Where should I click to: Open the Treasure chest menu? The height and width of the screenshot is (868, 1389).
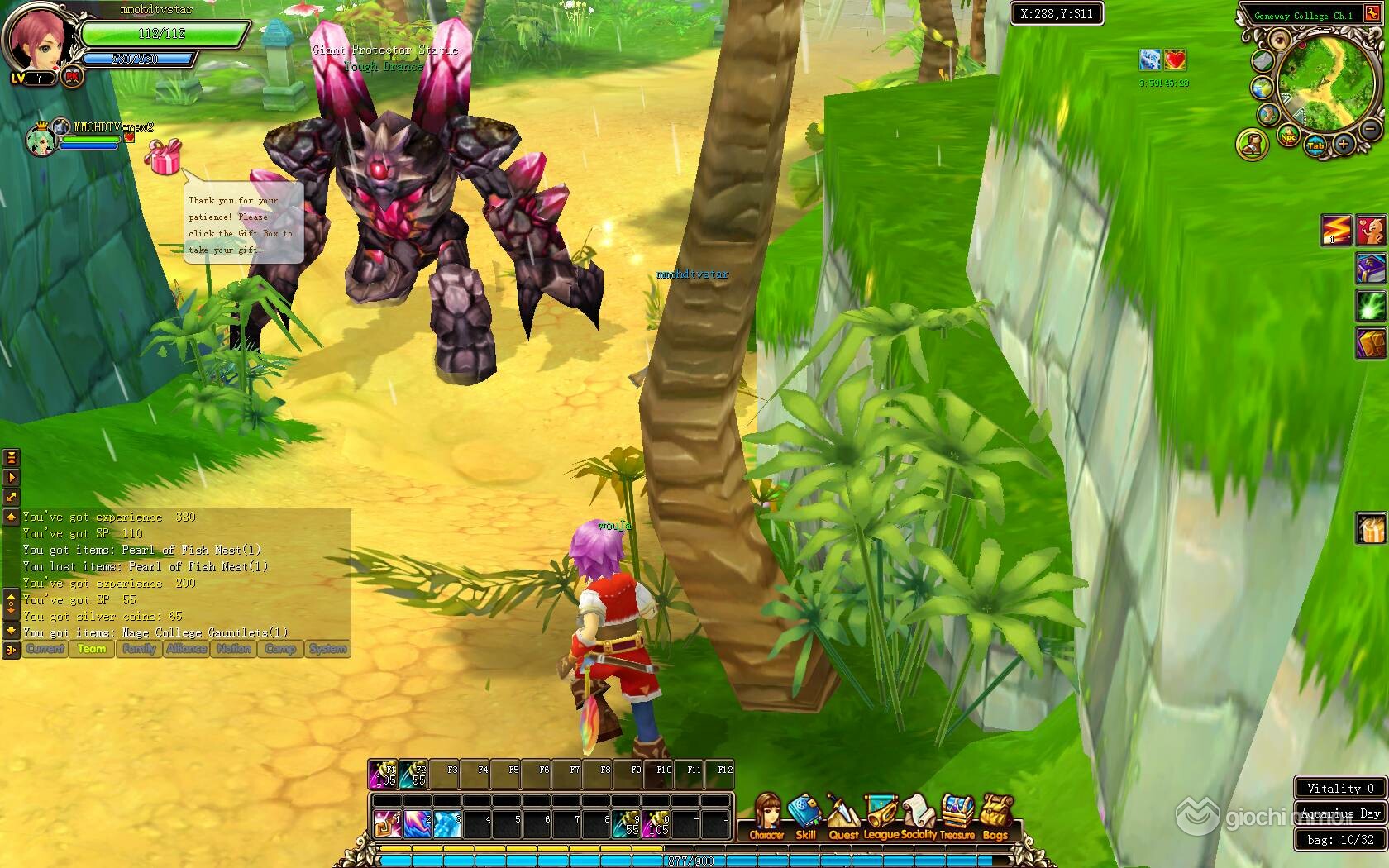tap(957, 817)
